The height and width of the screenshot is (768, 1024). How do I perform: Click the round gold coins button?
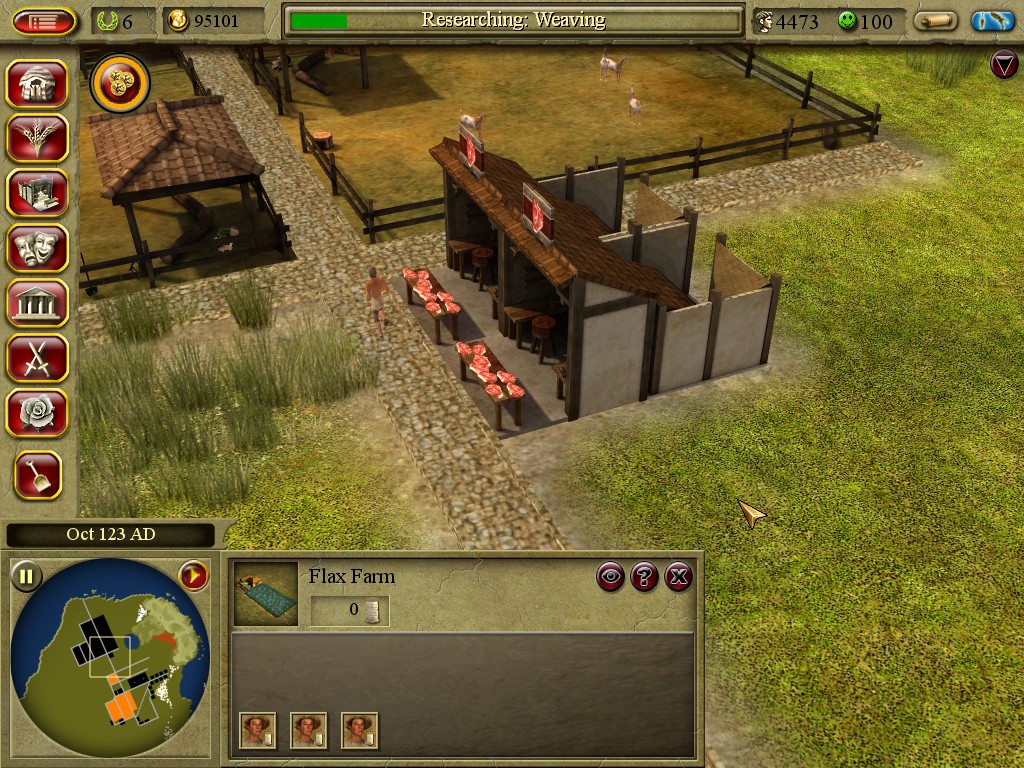tap(120, 84)
